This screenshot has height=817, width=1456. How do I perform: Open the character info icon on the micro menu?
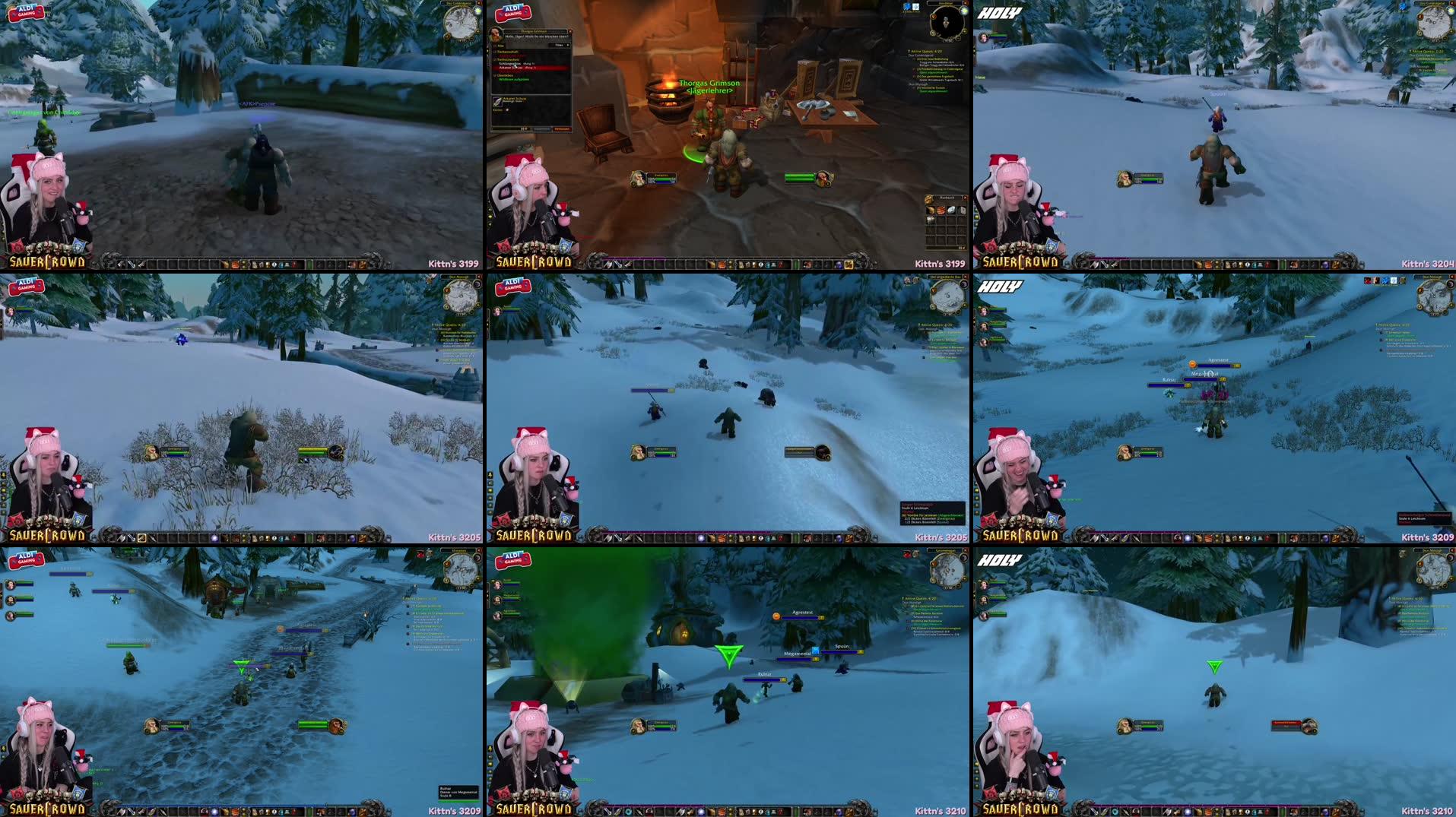click(x=741, y=265)
